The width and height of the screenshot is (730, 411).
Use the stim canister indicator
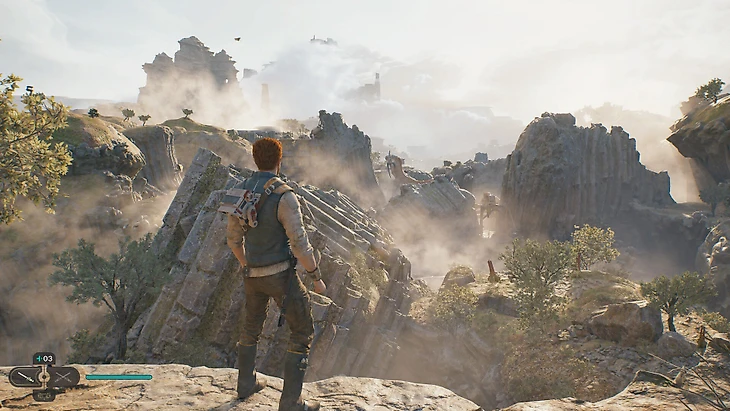pos(44,358)
